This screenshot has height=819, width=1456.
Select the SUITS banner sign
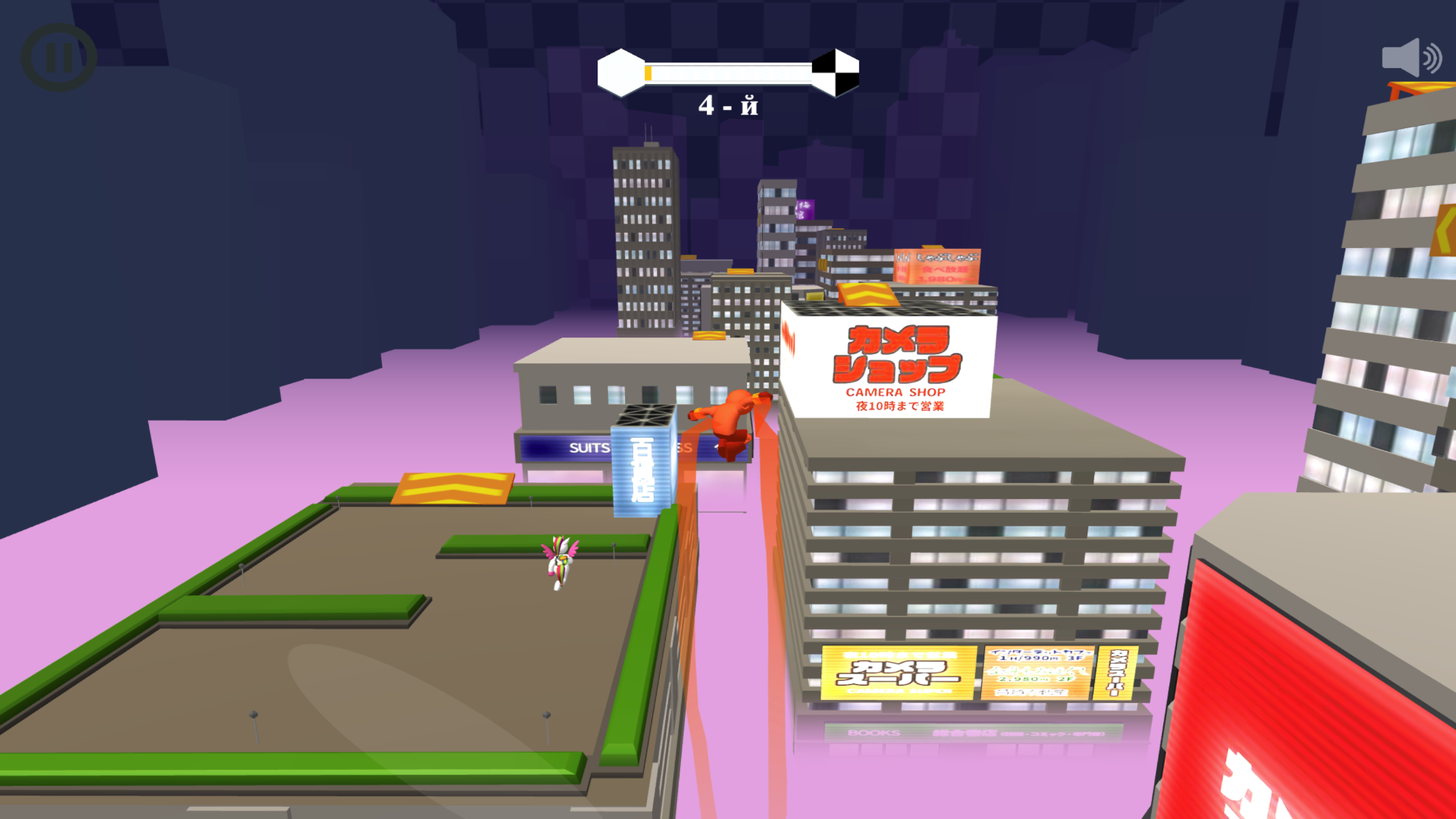(x=588, y=447)
